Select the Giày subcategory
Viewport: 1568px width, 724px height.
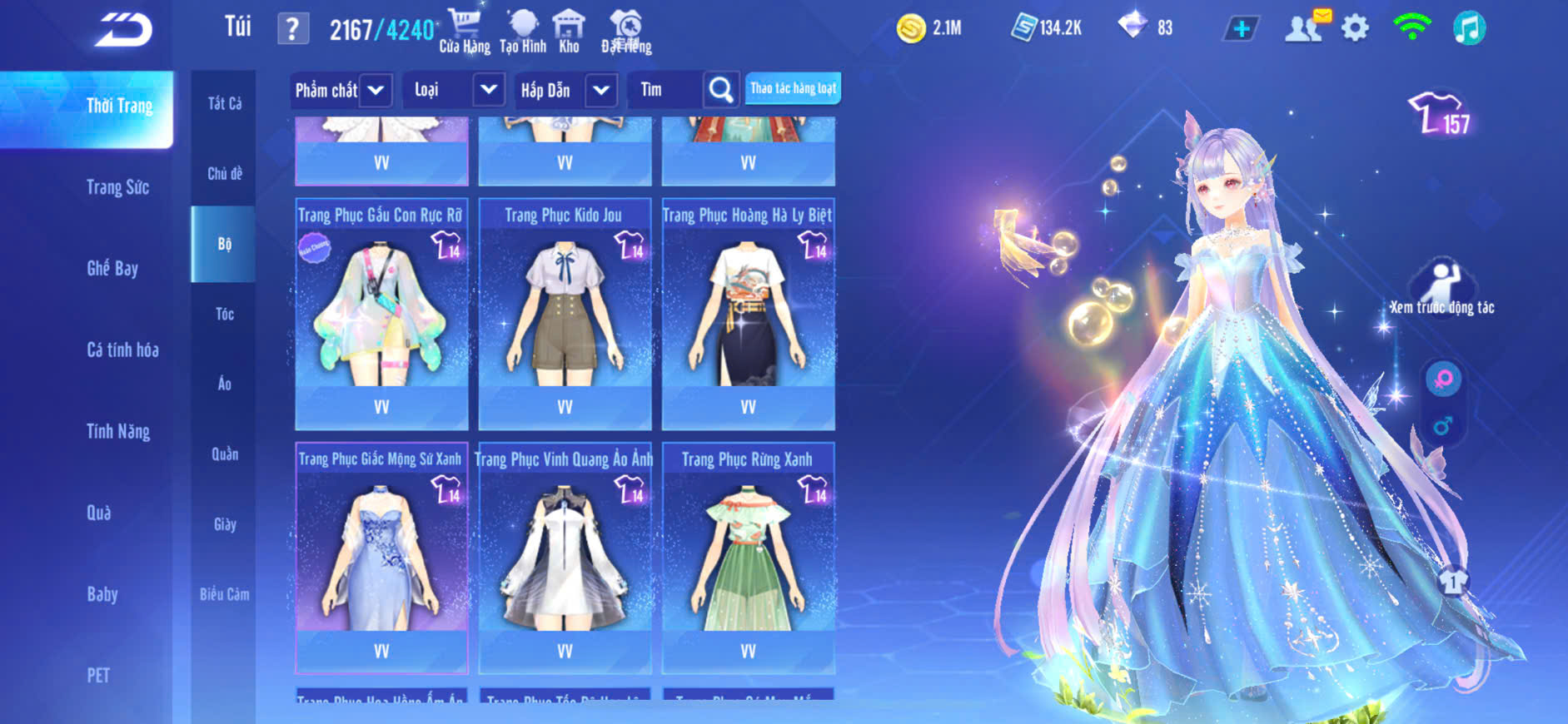224,524
